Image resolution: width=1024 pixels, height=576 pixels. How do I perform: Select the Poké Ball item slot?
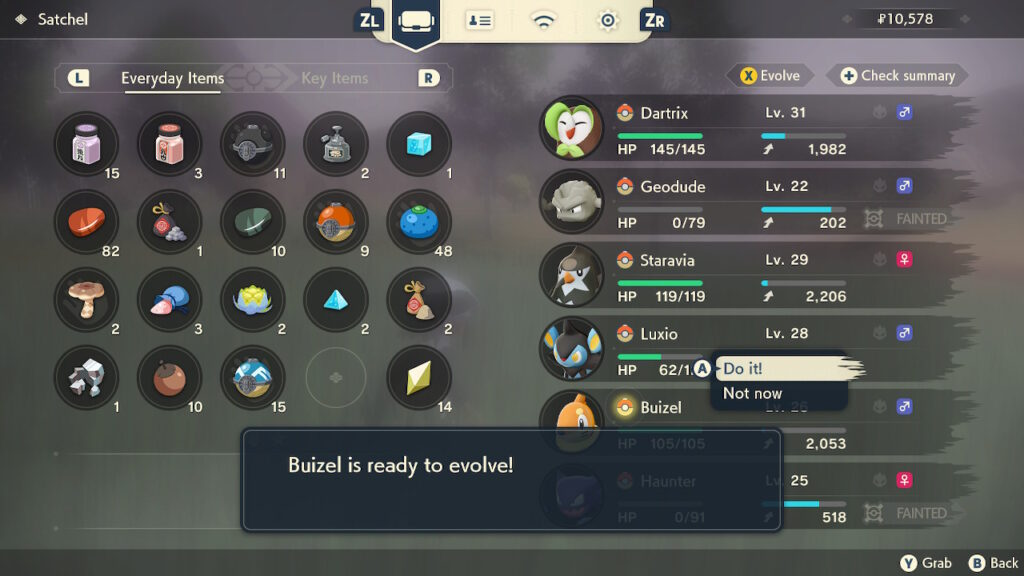click(335, 222)
